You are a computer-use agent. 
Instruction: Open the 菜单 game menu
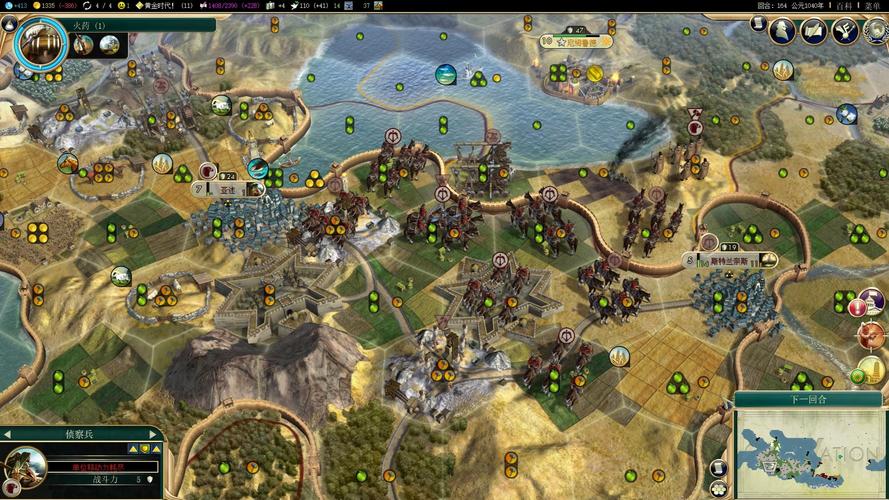point(873,6)
